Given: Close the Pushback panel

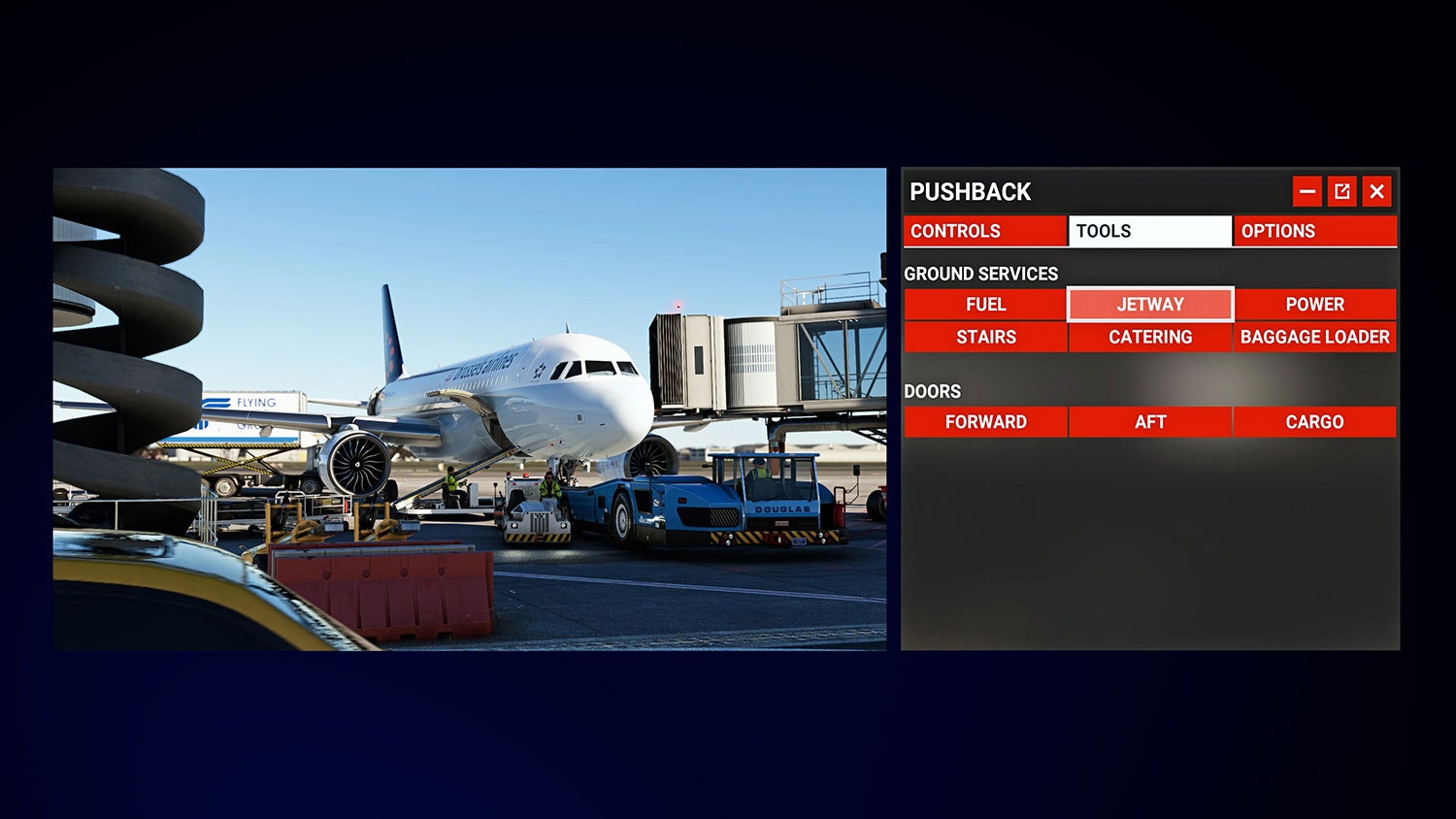Looking at the screenshot, I should coord(1376,192).
